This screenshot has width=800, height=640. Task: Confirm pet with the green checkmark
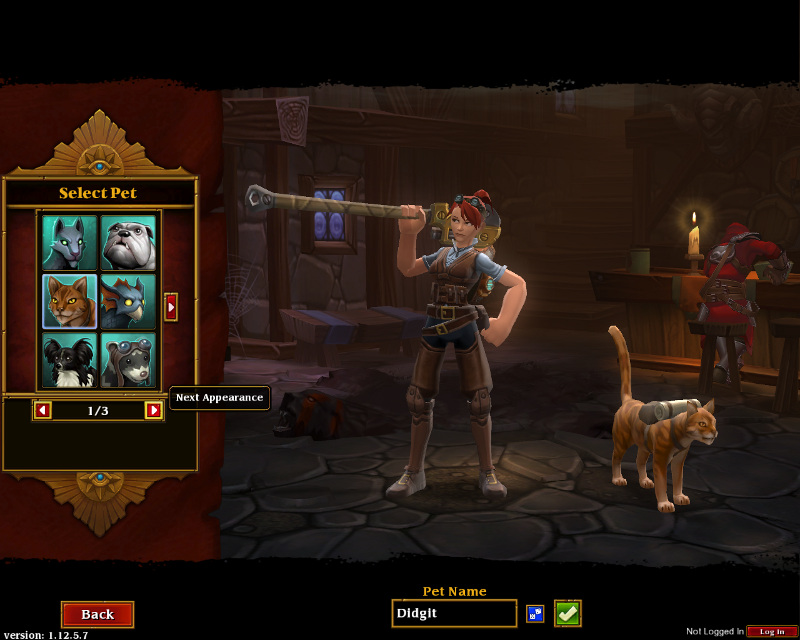pos(568,613)
